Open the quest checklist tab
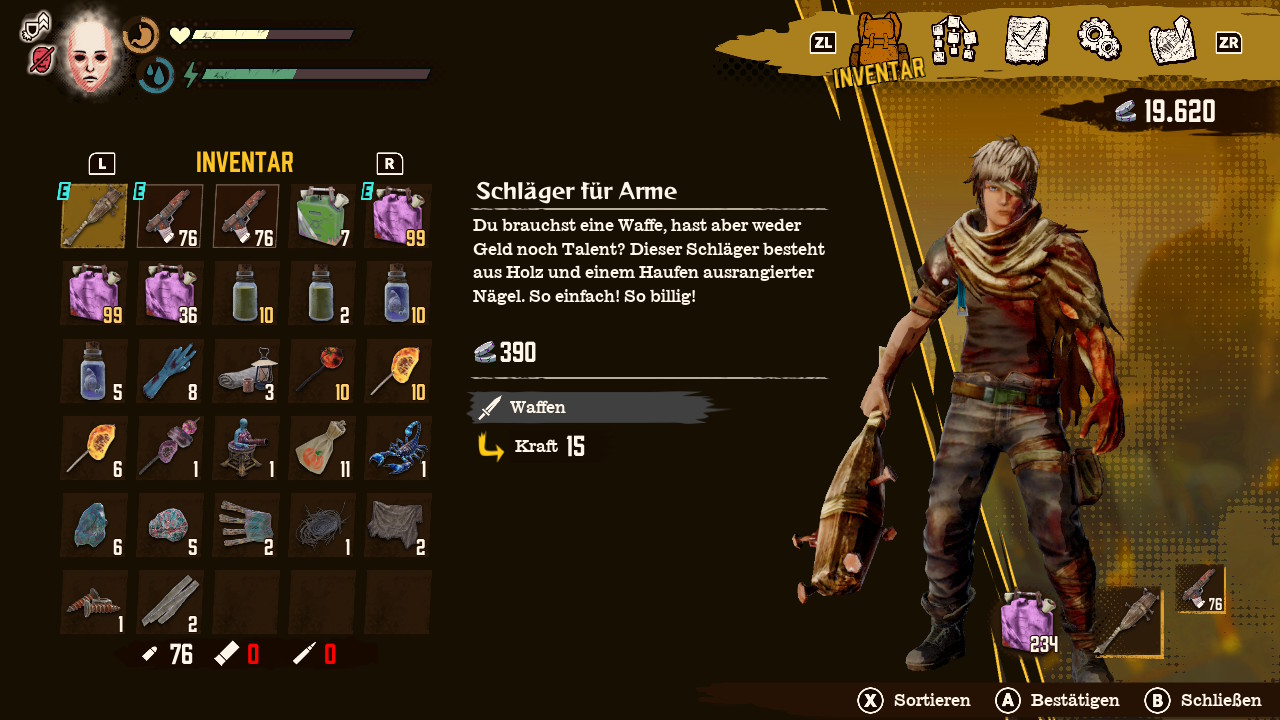The height and width of the screenshot is (720, 1280). pyautogui.click(x=1026, y=41)
